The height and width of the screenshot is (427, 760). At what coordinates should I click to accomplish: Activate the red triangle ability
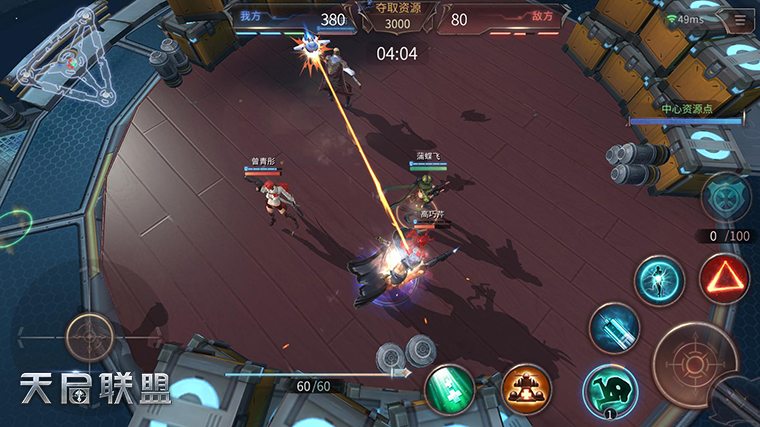point(725,280)
